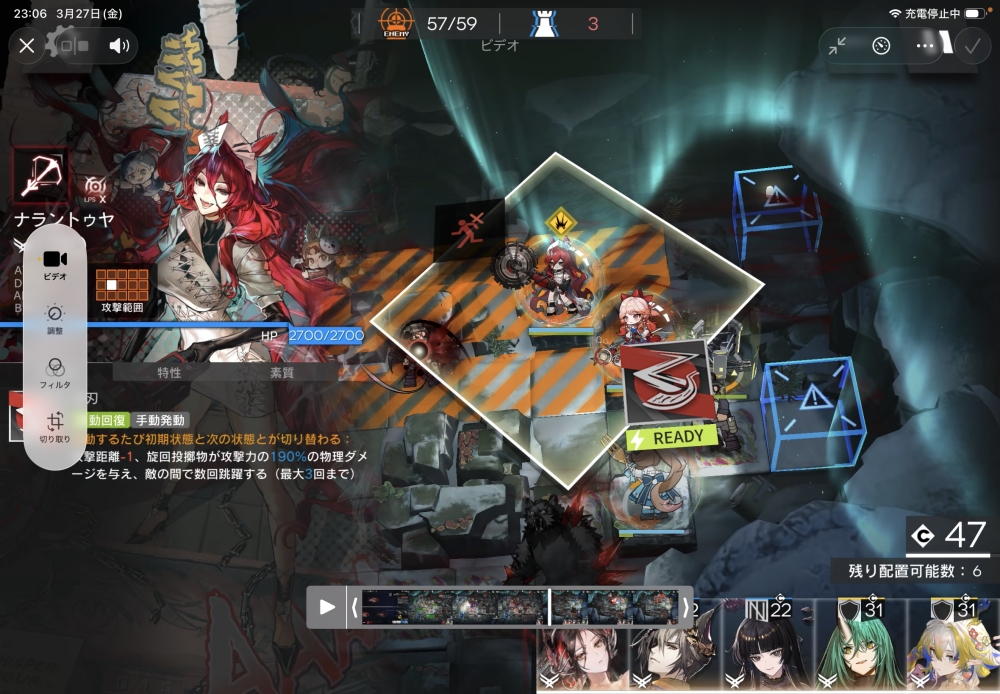Switch to the 調整 adjust tool

55,318
